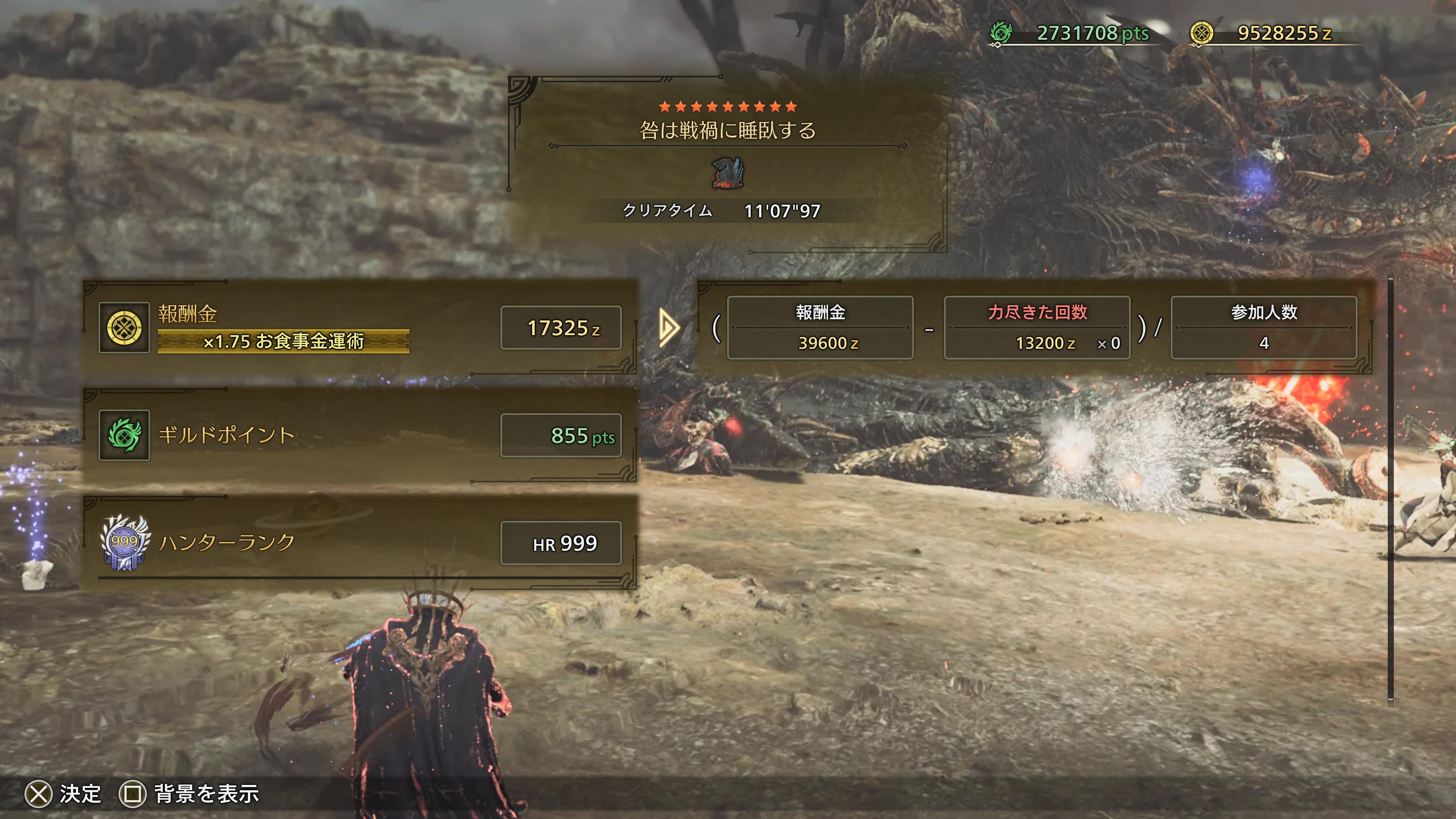Screen dimensions: 1456x819
Task: Click the gold arrow beside the reward money
Action: [669, 328]
